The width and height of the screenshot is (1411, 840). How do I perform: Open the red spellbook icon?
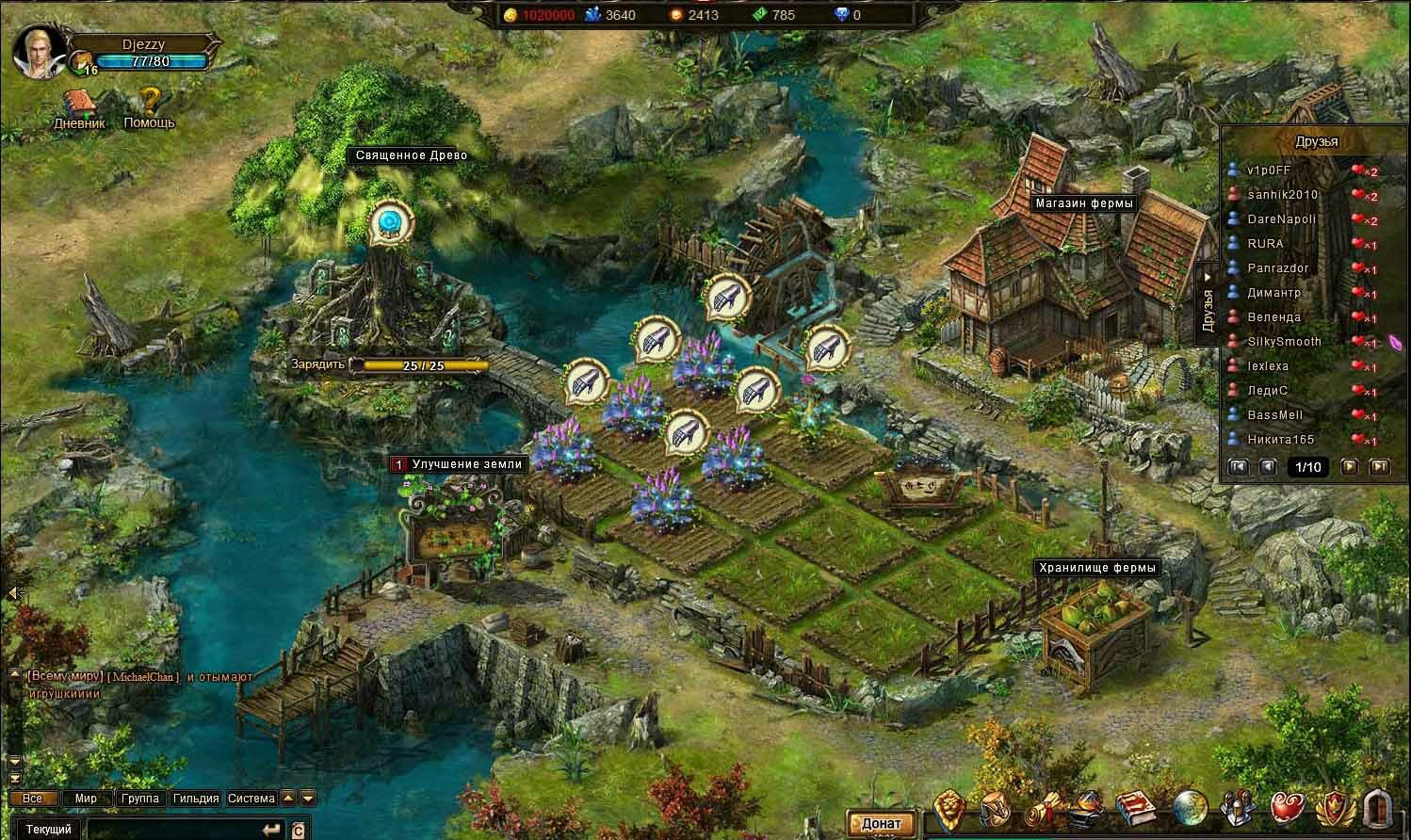coord(1136,809)
